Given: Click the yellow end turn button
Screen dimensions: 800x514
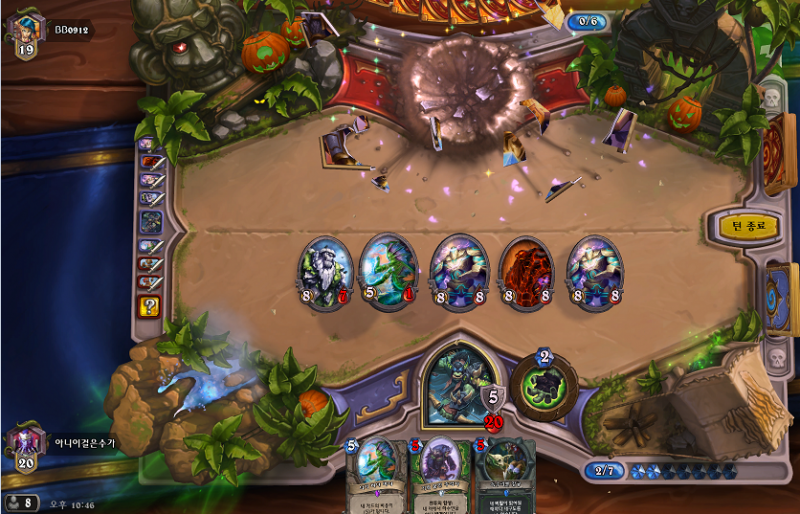Looking at the screenshot, I should [x=748, y=226].
